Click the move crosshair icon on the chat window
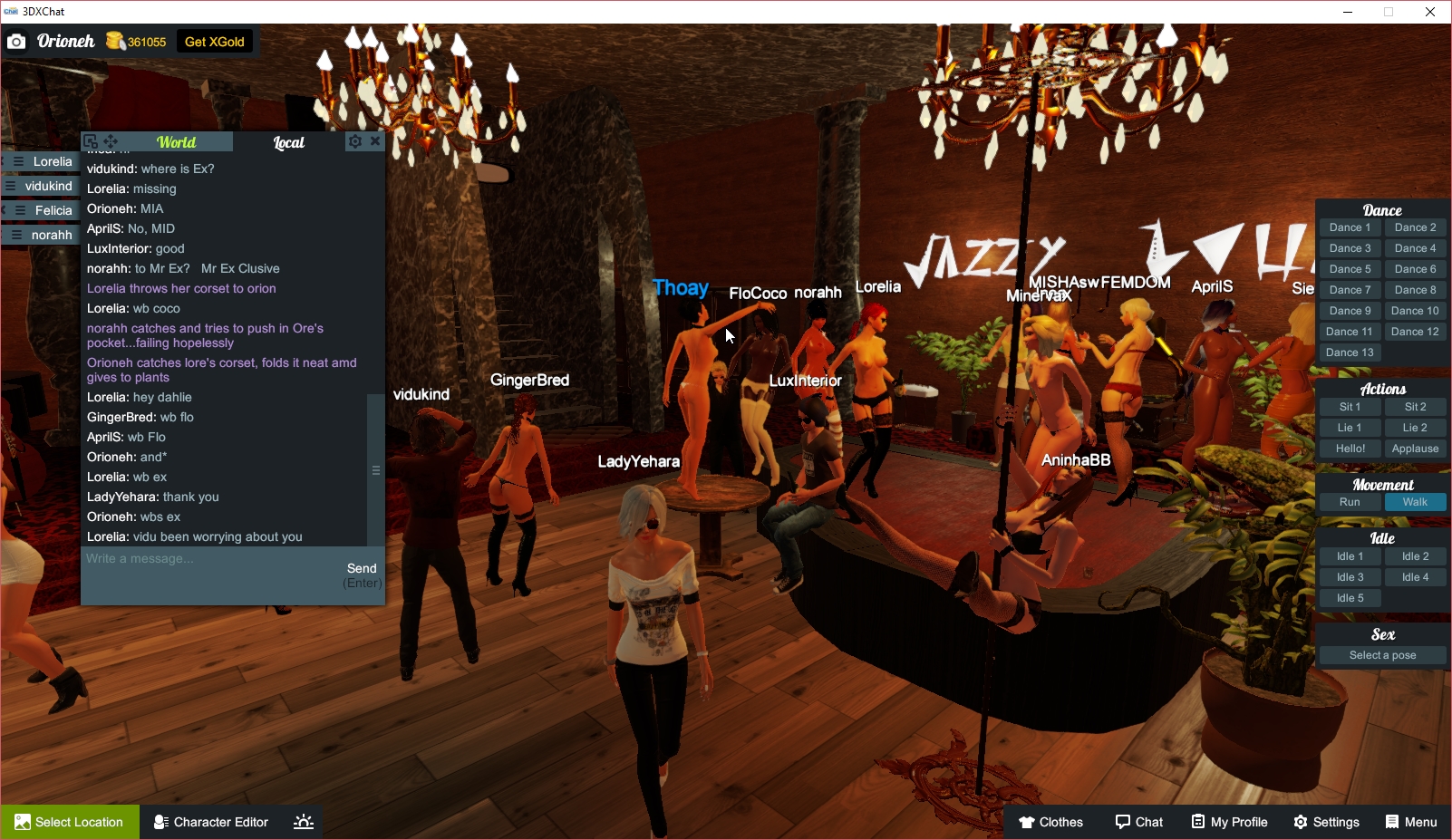This screenshot has width=1452, height=840. pyautogui.click(x=110, y=141)
